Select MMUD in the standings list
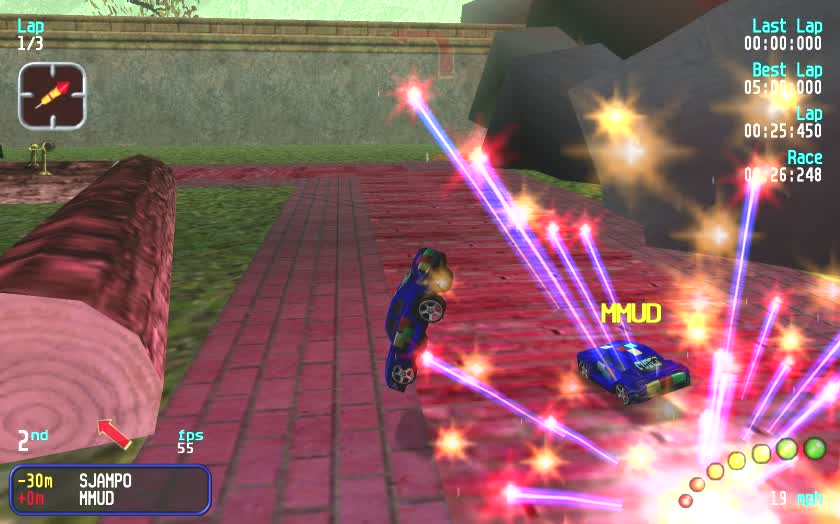Viewport: 840px width, 524px height. [97, 498]
